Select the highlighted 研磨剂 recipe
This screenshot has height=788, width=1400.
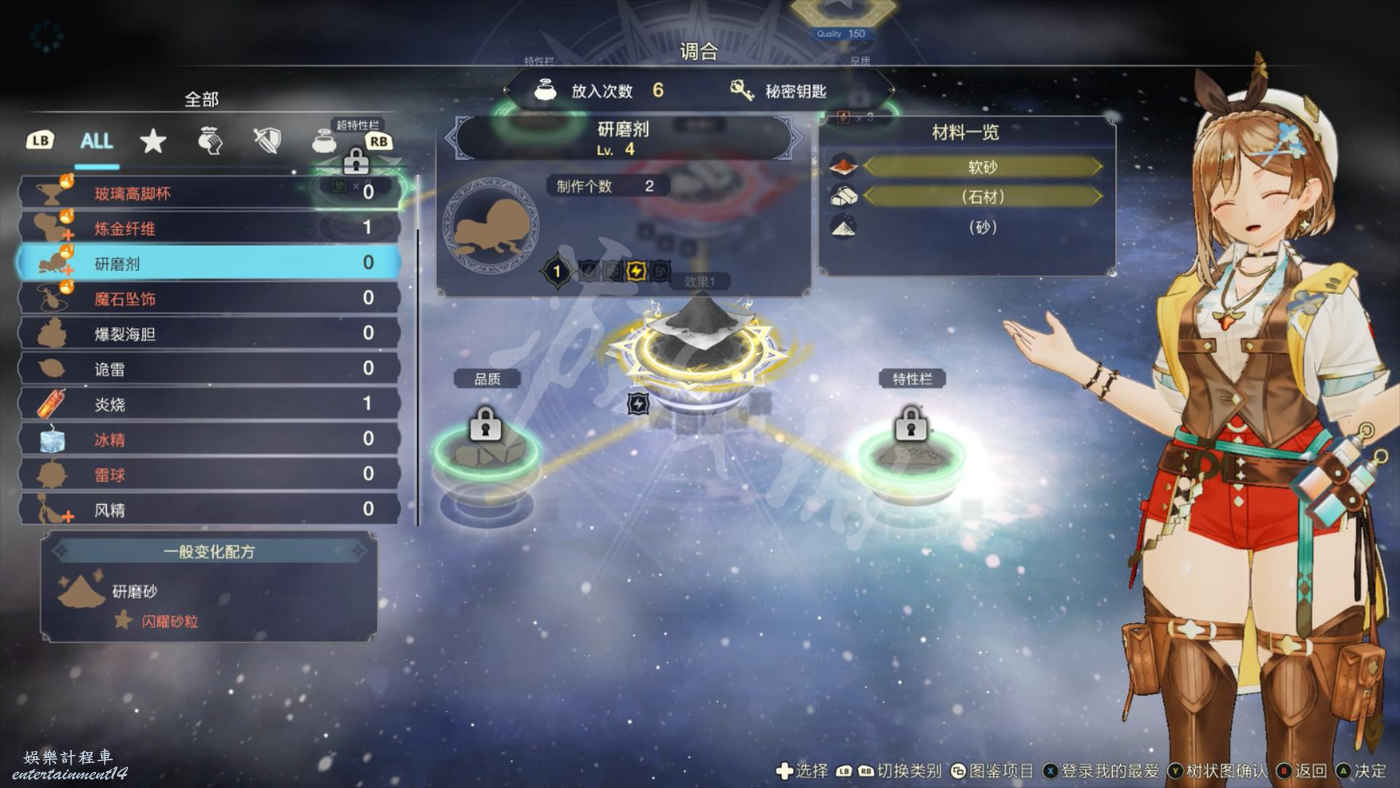[210, 263]
